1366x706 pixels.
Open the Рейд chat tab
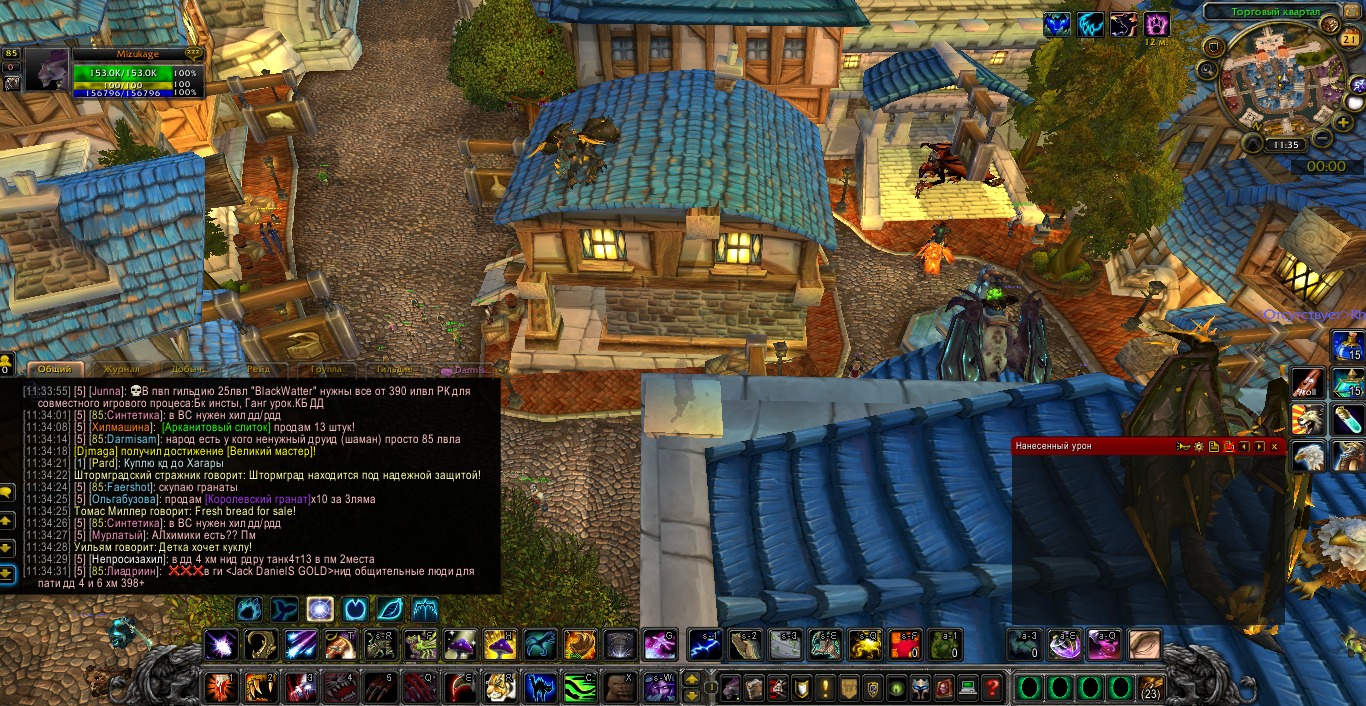[258, 370]
